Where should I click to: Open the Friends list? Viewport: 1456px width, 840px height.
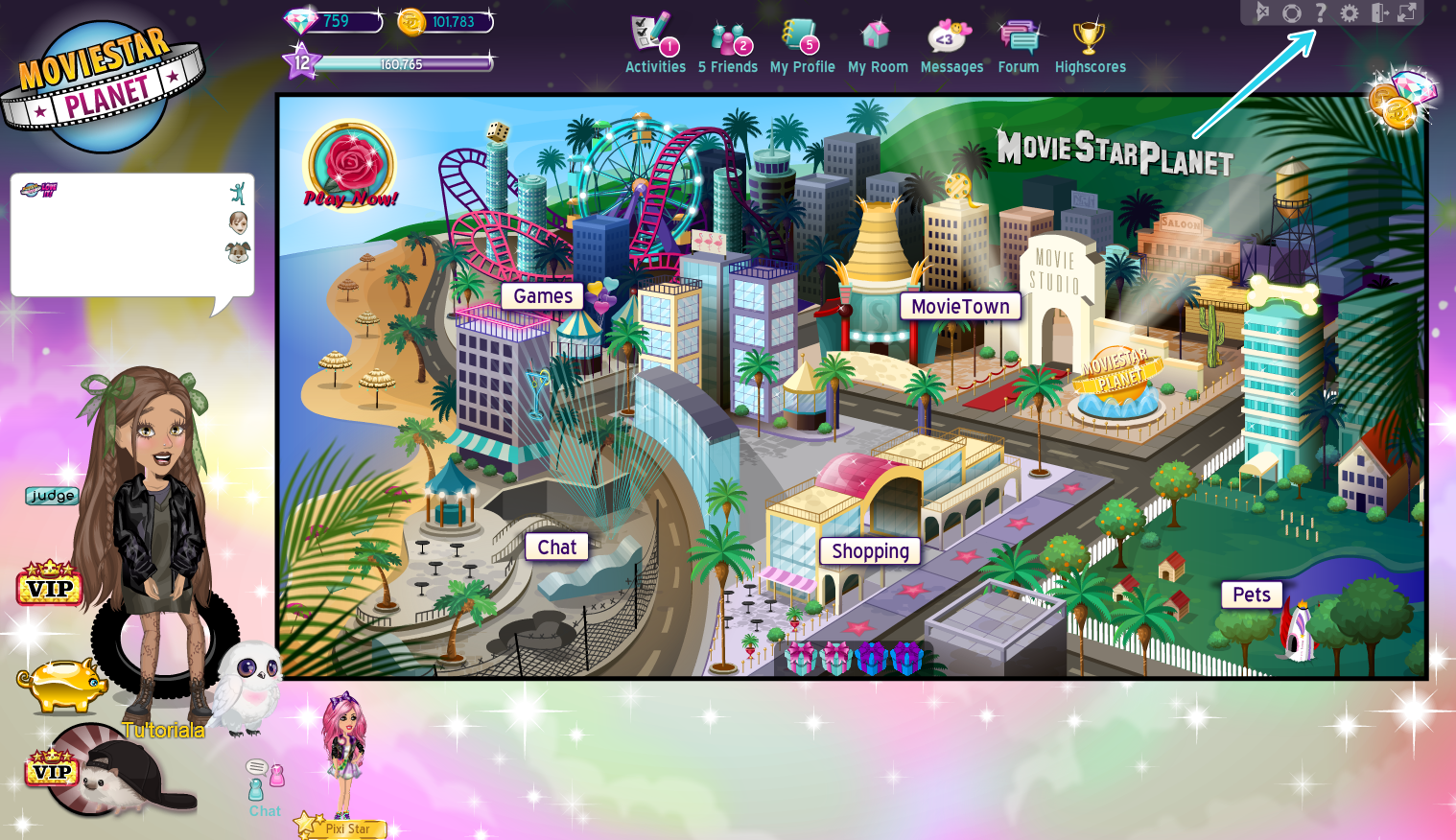coord(728,44)
